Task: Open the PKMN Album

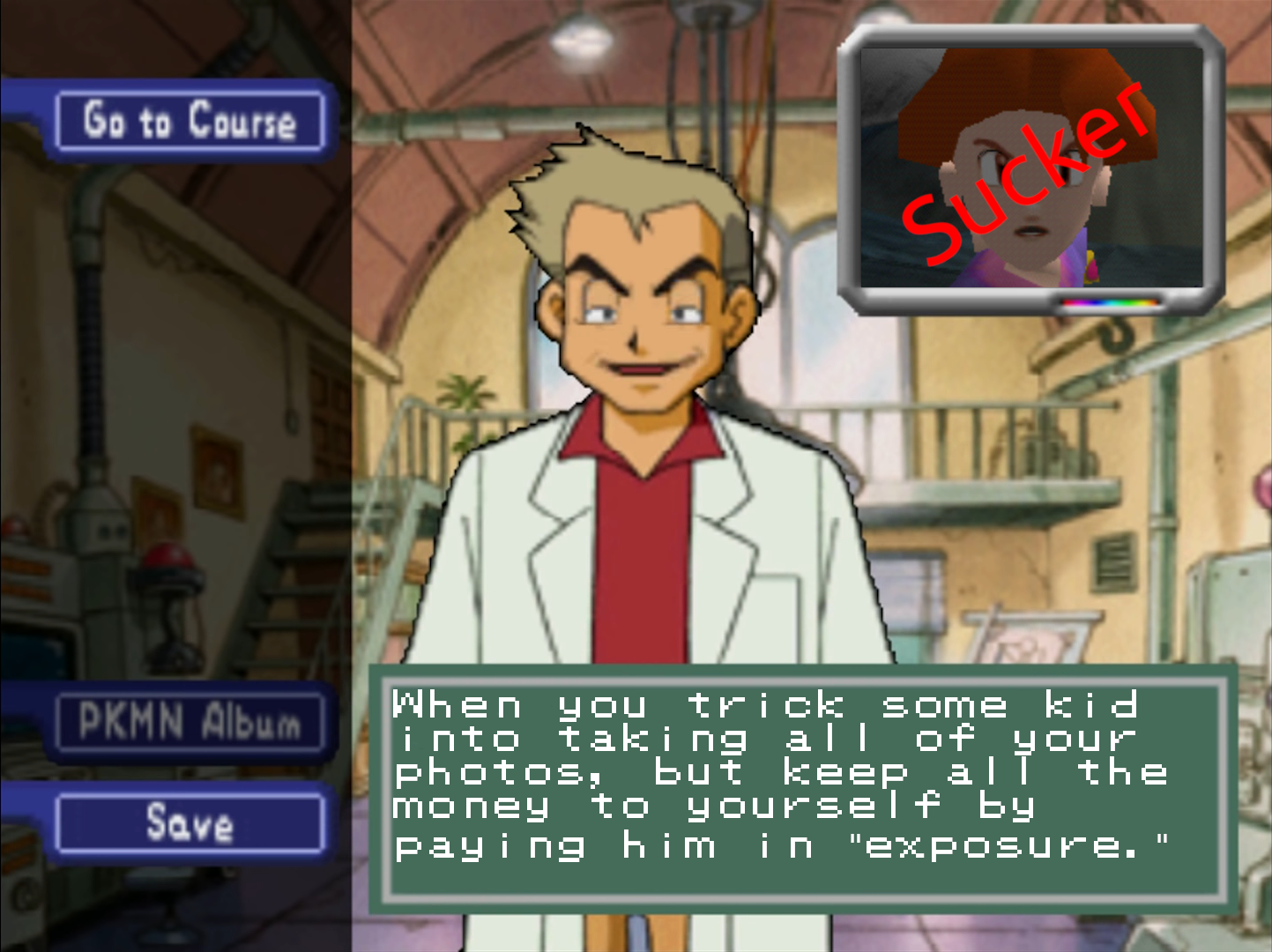Action: coord(190,722)
